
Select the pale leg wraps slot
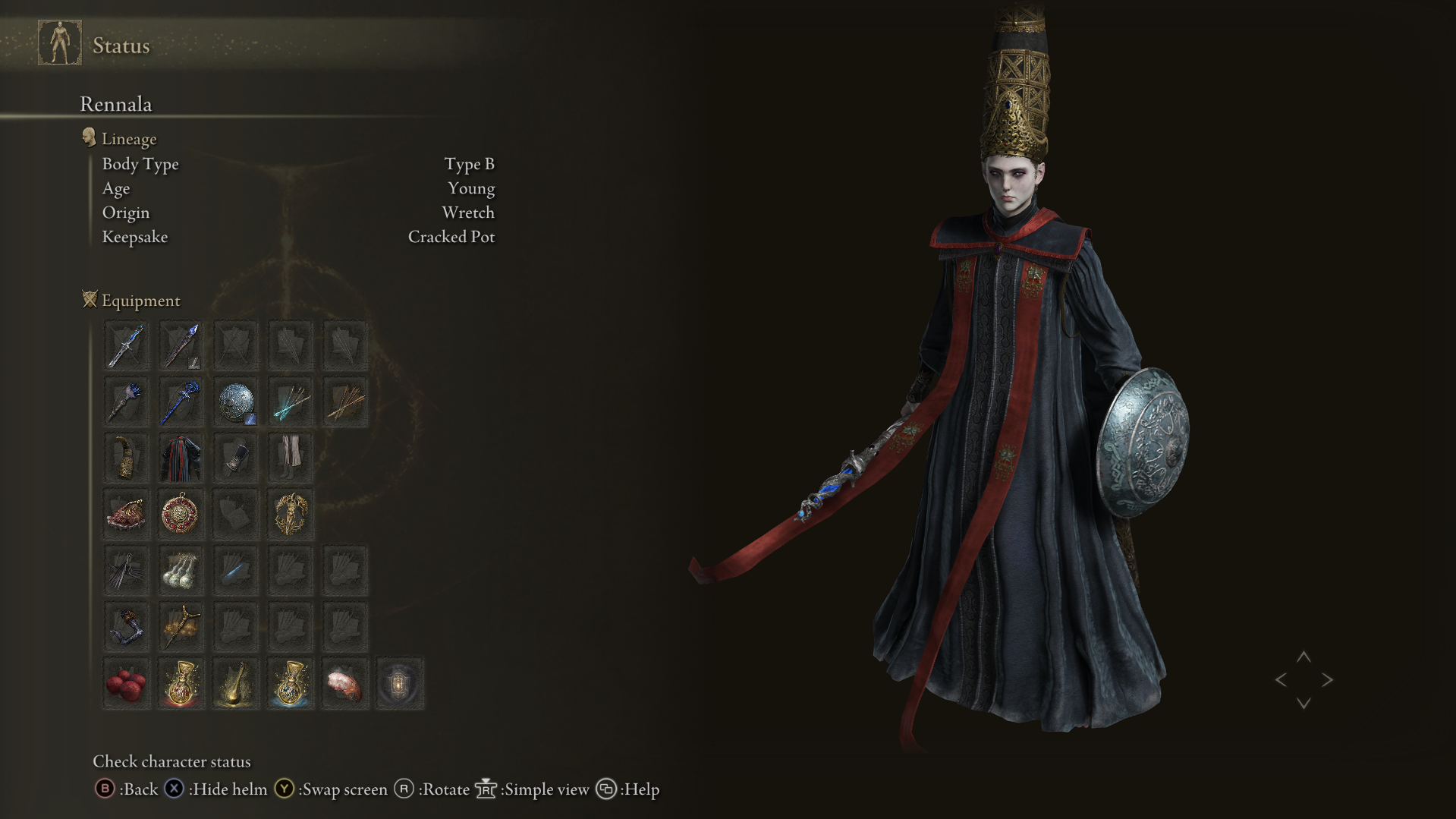coord(291,458)
